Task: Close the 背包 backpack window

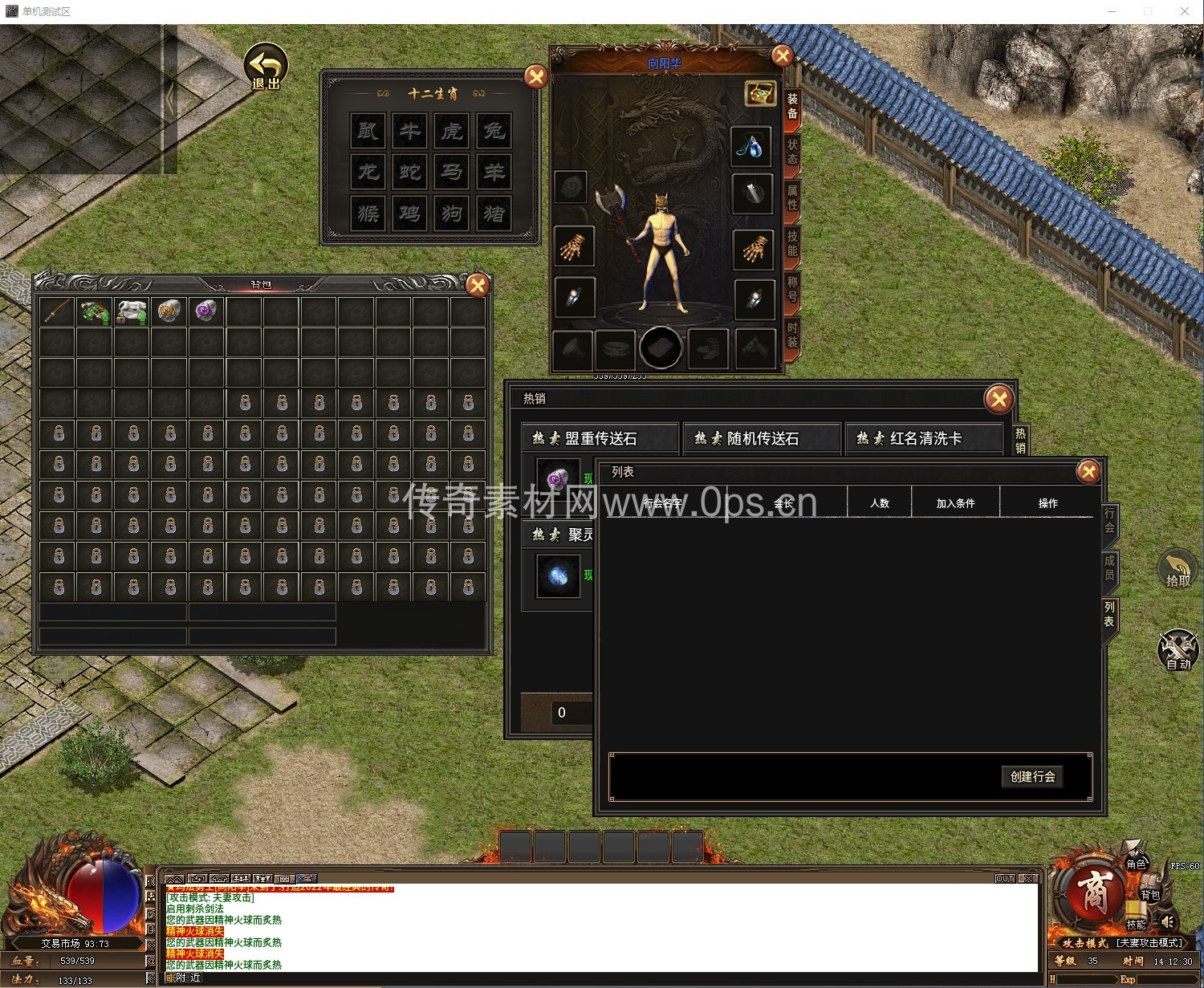Action: (478, 285)
